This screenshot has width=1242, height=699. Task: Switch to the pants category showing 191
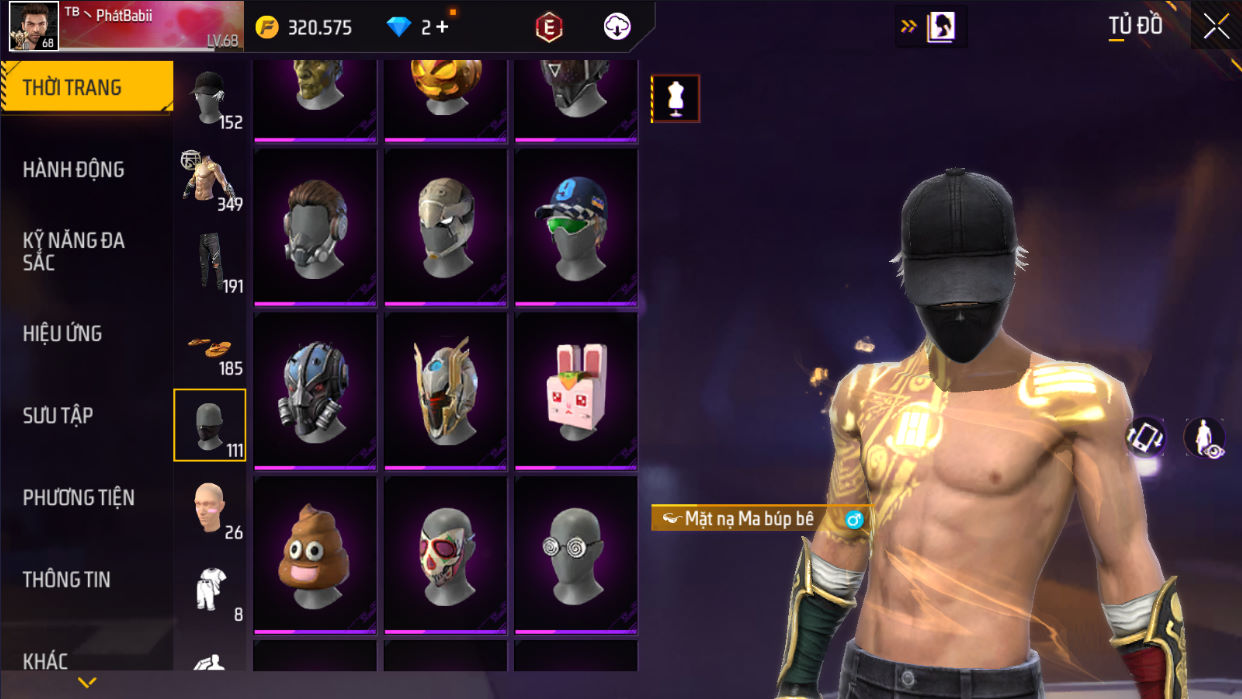210,262
